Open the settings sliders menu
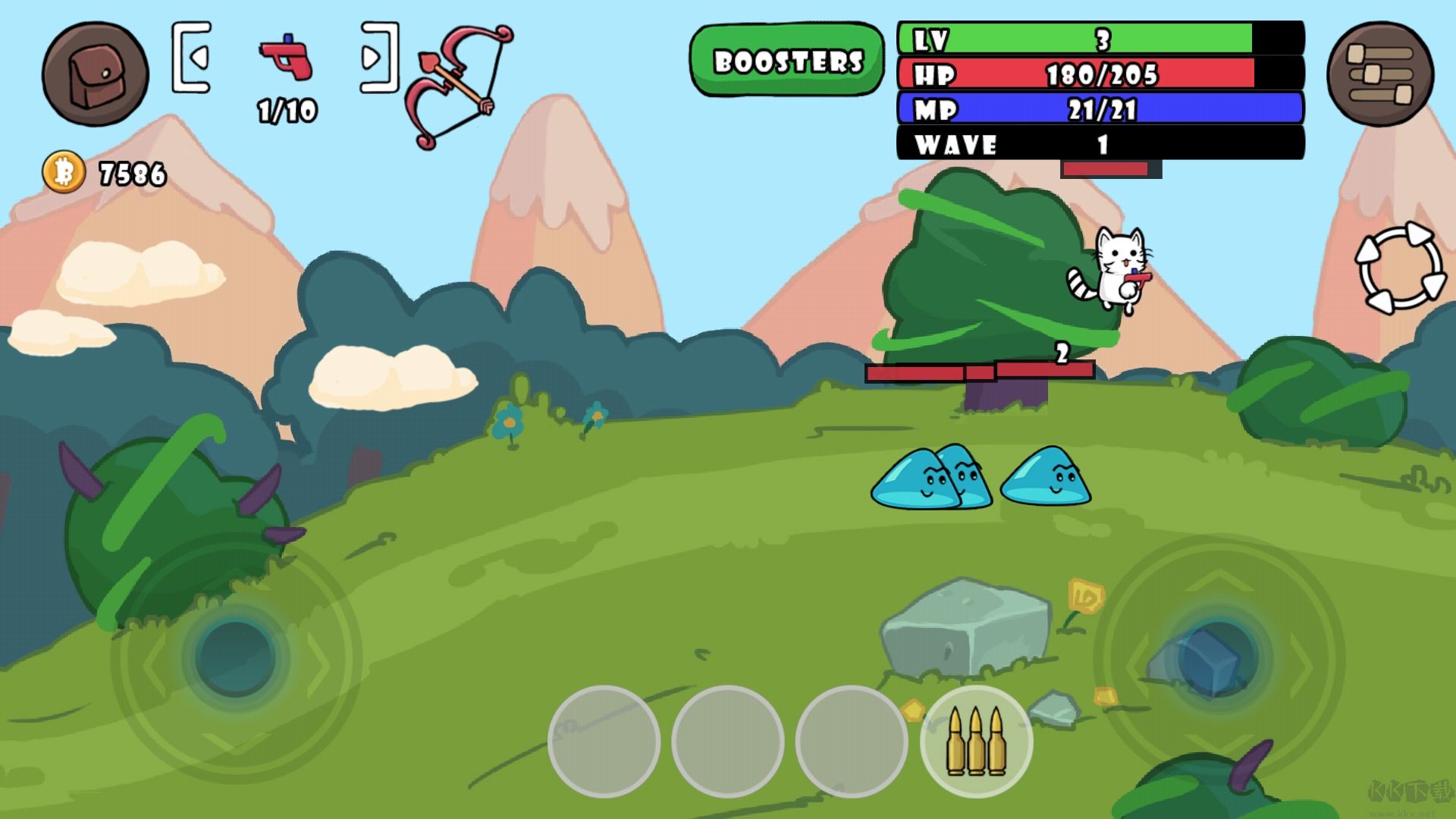Screen dimensions: 1456x819 (1379, 74)
